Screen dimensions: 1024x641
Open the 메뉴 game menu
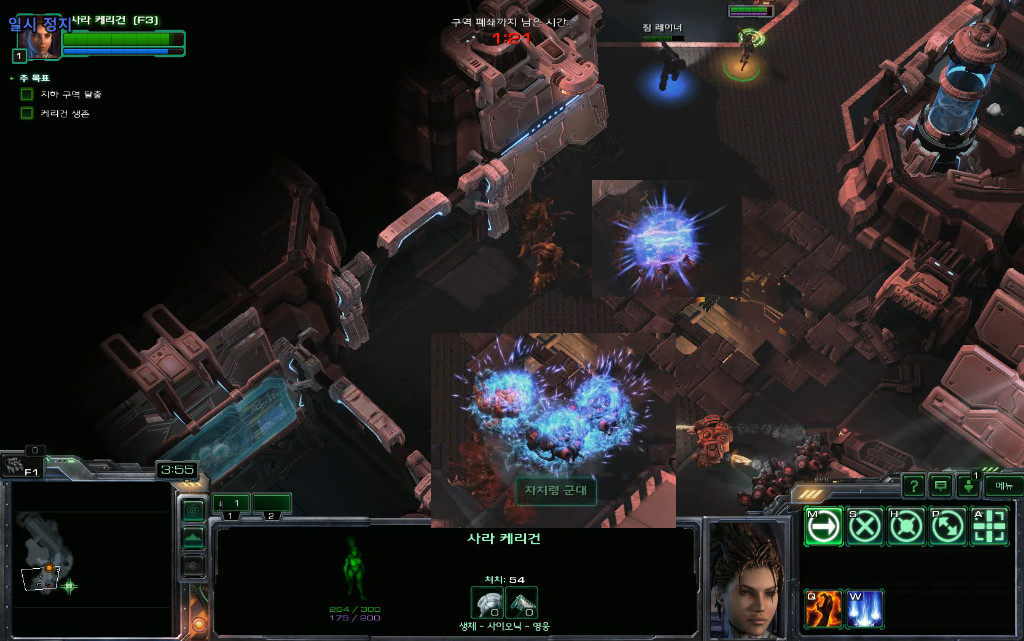click(x=1003, y=486)
